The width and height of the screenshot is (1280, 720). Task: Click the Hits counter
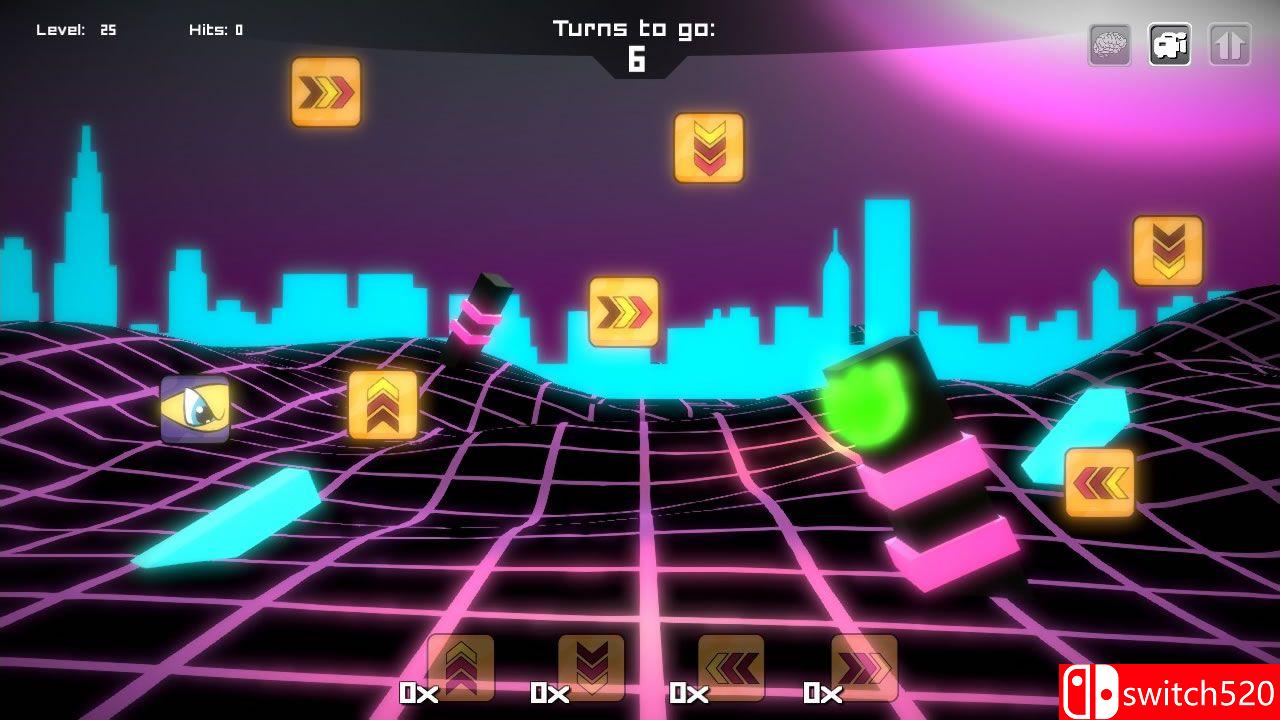pos(216,28)
